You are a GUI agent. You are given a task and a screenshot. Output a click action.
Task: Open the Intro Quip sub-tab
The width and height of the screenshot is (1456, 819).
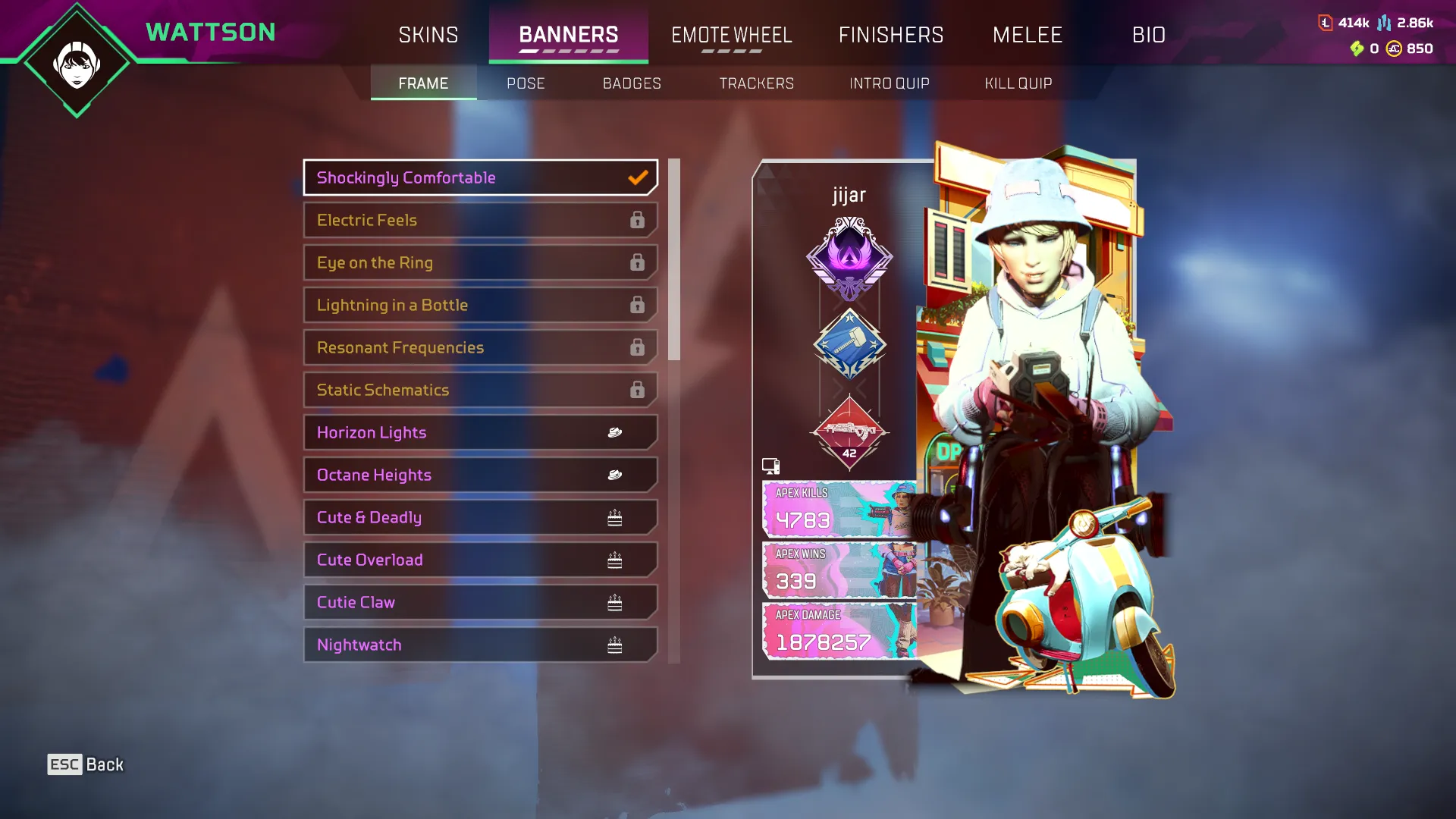tap(889, 83)
